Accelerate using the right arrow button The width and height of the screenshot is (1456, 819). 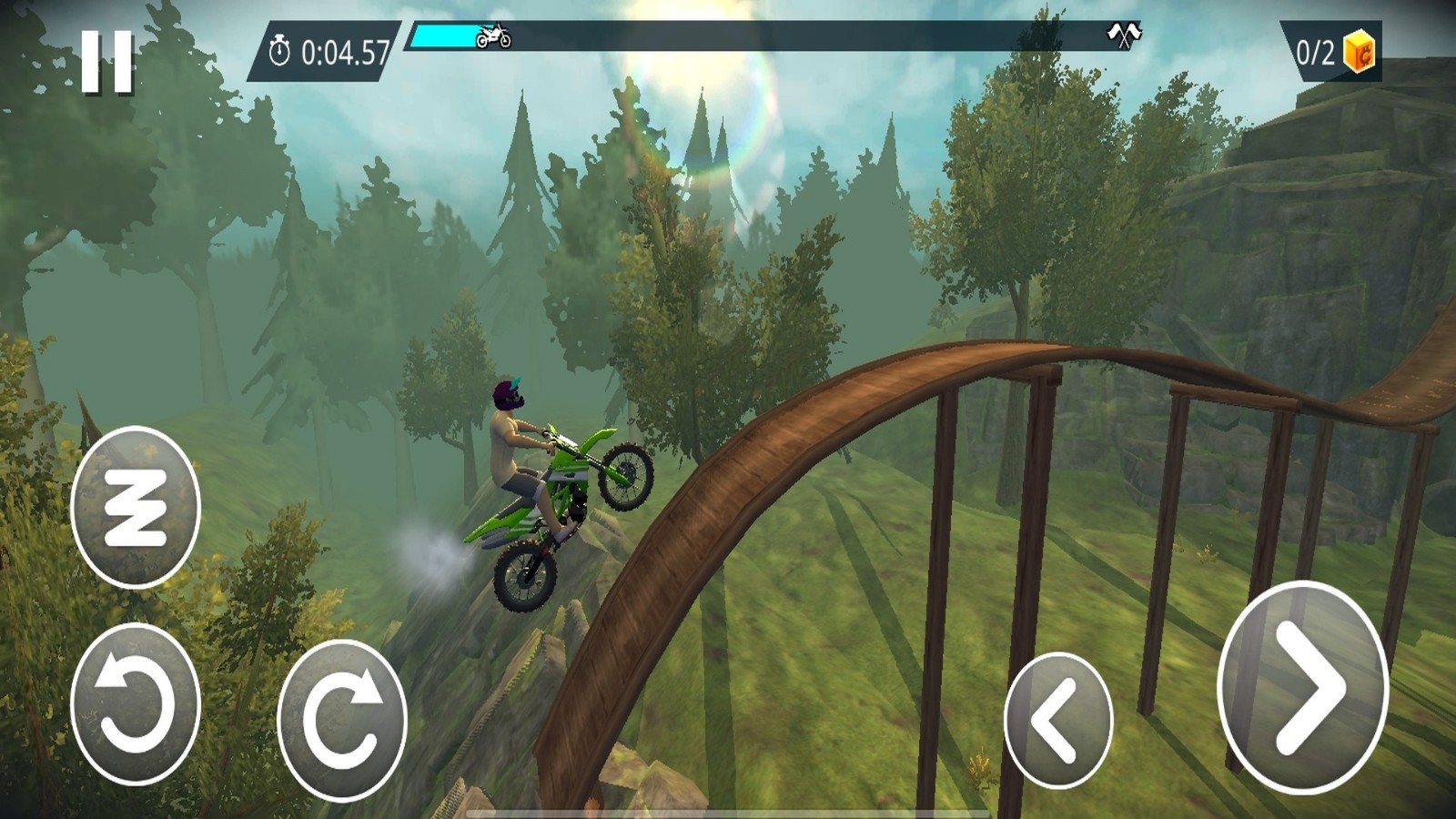coord(1302,689)
